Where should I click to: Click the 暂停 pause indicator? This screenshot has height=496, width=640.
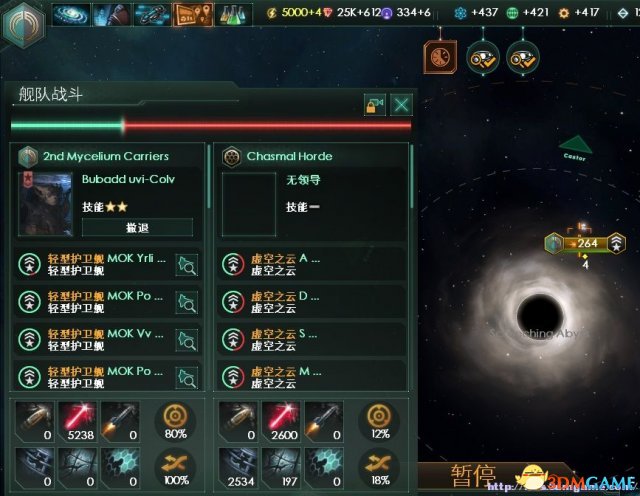(472, 477)
